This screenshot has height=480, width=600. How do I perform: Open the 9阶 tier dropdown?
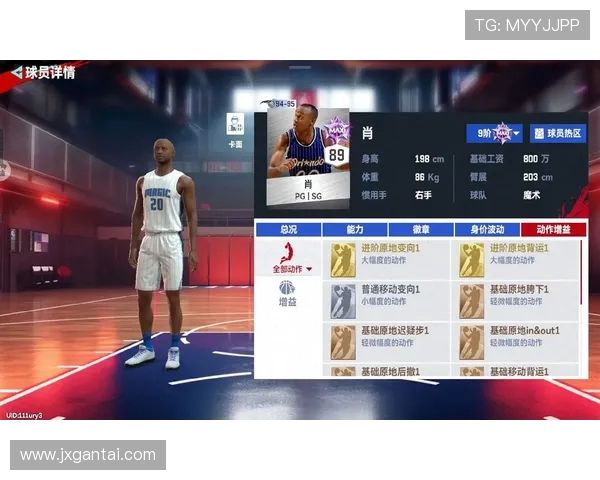[x=494, y=133]
